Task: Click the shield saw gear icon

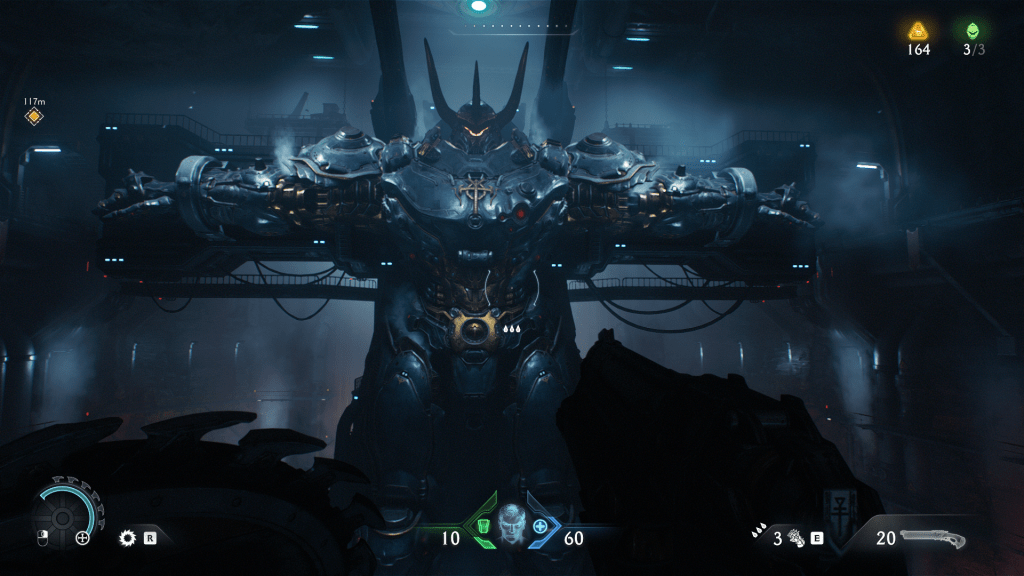Action: pos(127,538)
